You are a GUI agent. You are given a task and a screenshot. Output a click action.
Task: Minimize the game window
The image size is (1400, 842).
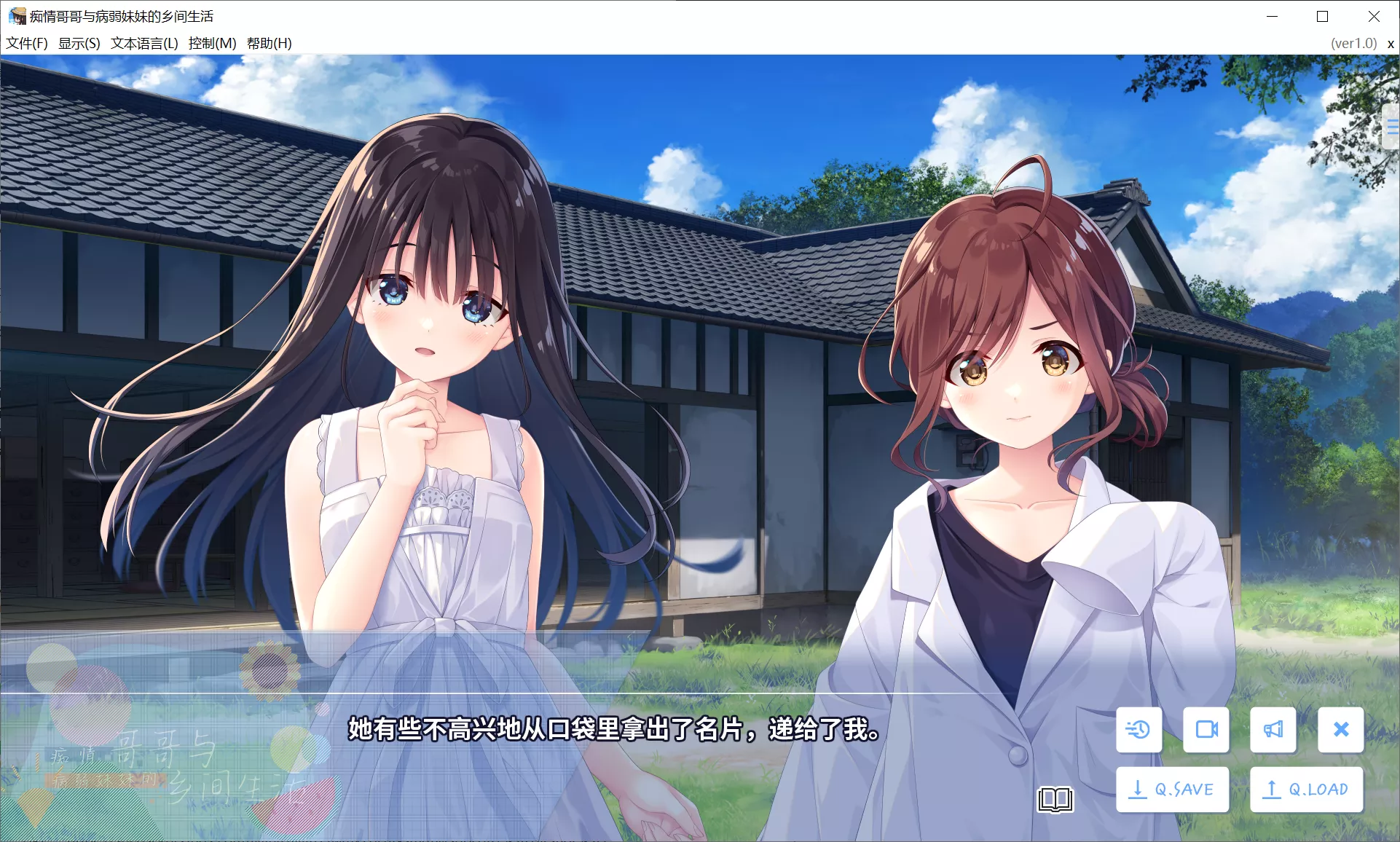(x=1272, y=16)
